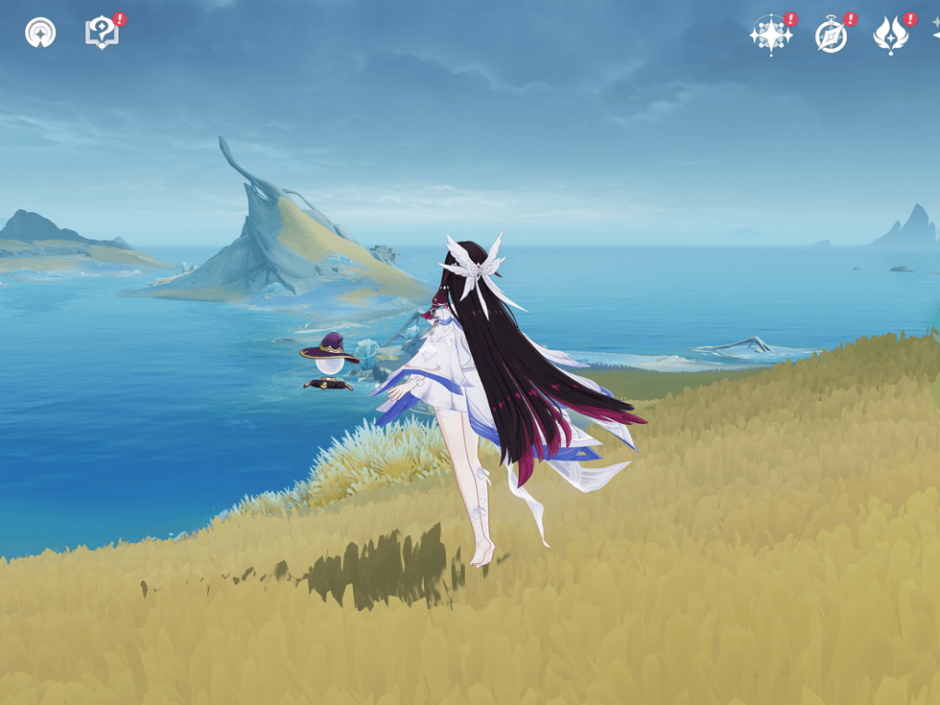Open the winged Battle Pass icon

(890, 35)
